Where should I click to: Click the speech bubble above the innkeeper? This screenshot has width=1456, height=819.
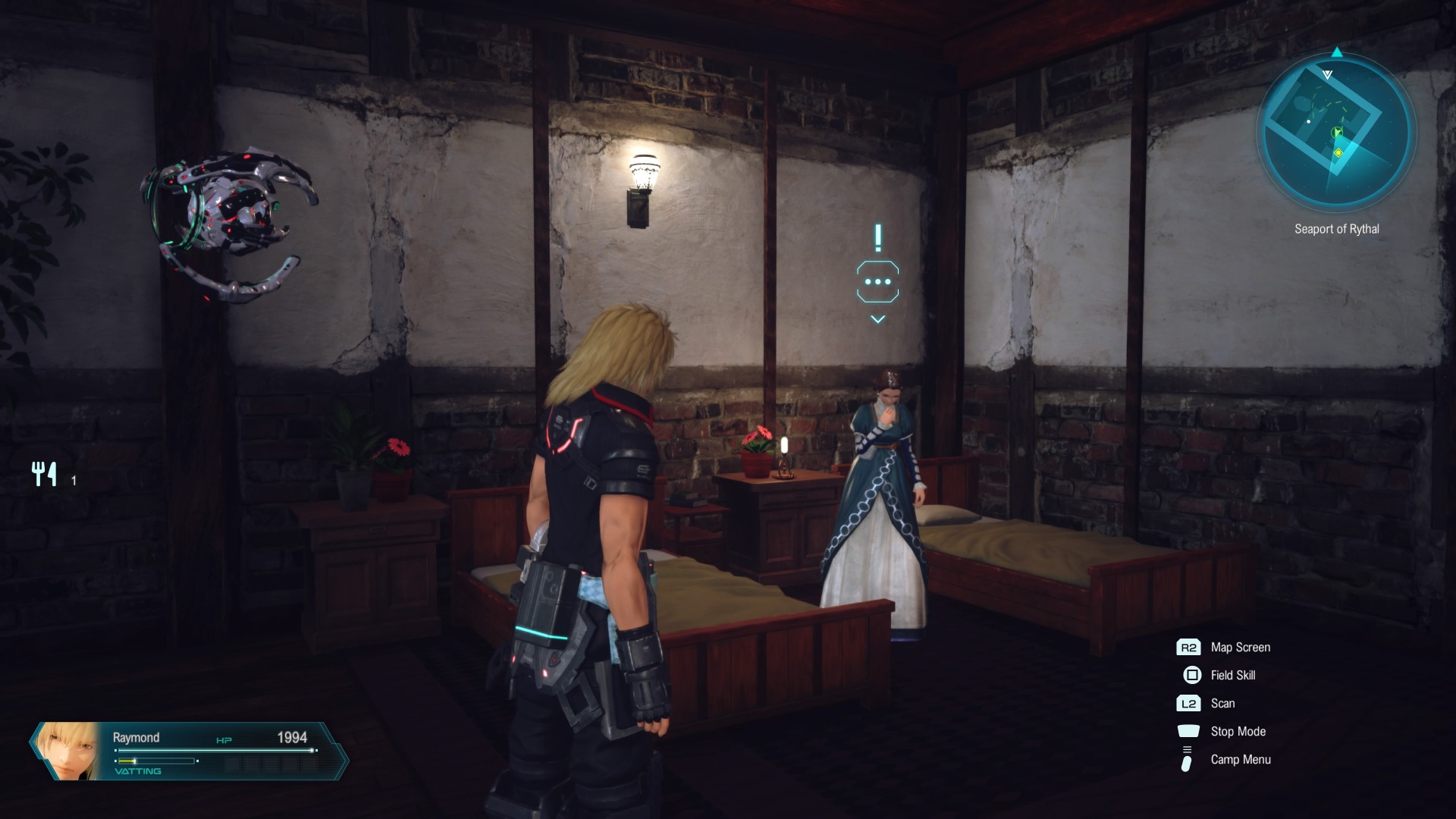877,282
